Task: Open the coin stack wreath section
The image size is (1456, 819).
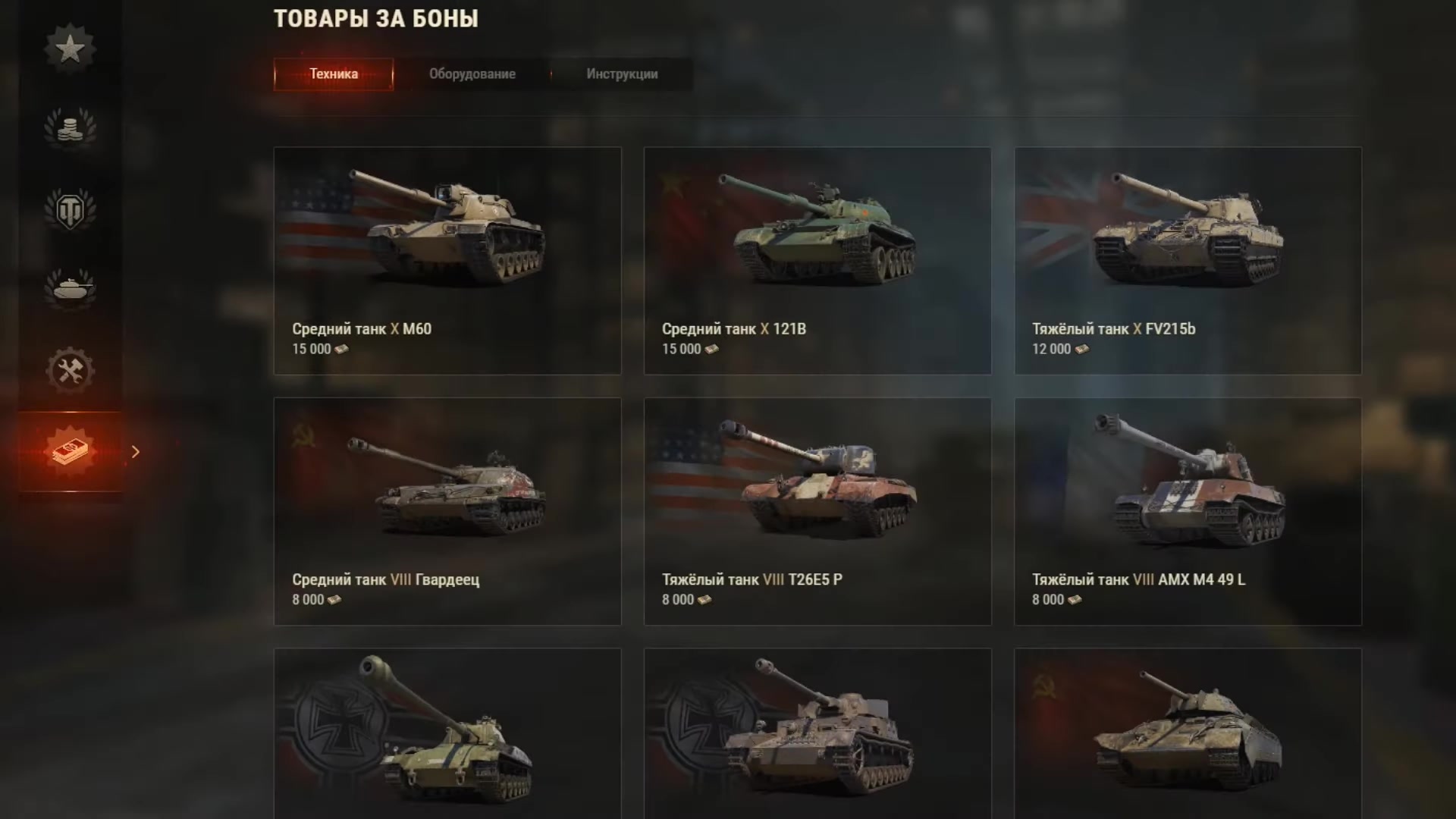Action: coord(70,127)
